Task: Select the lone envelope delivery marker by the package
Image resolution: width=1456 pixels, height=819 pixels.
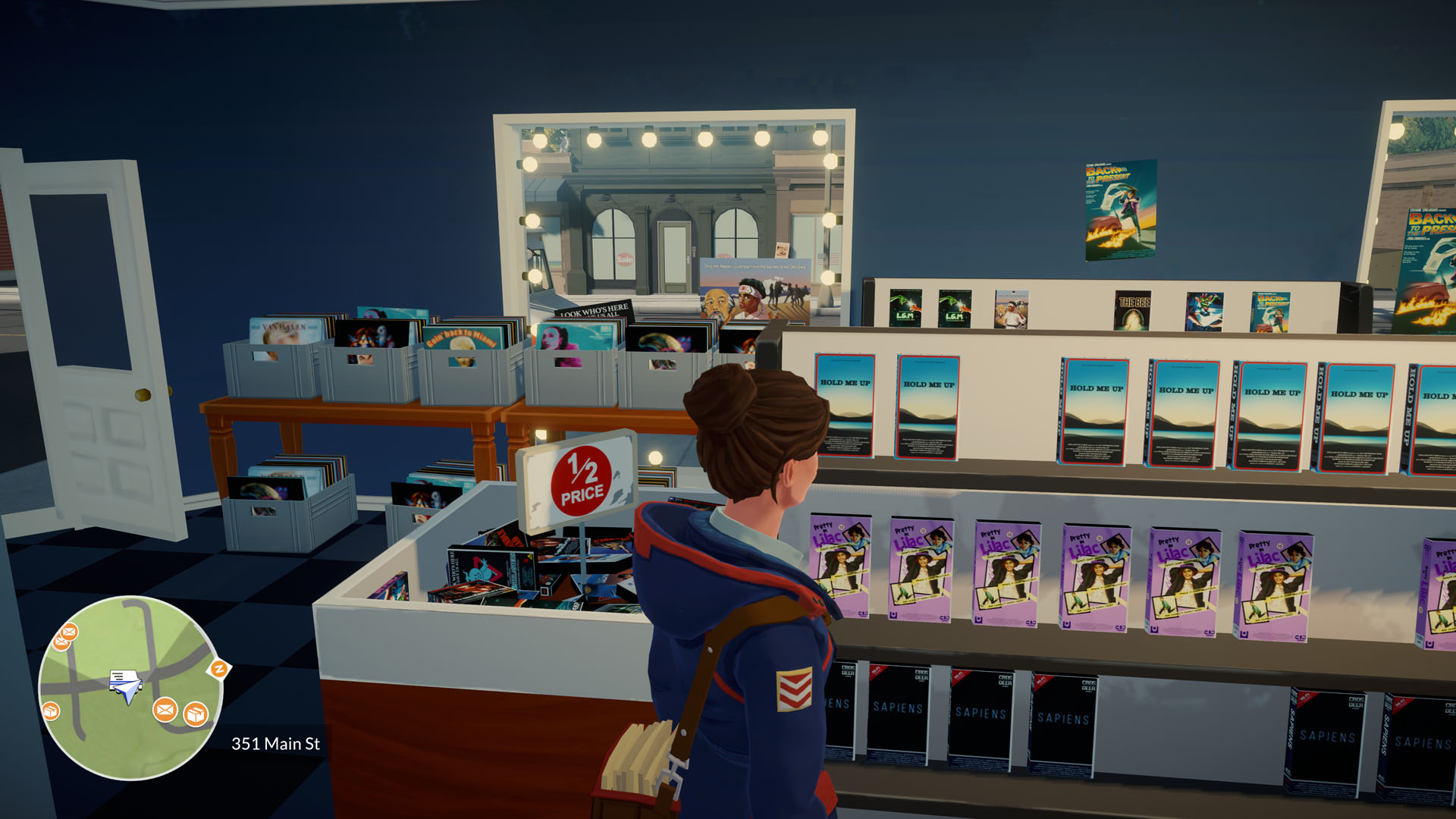Action: 165,711
